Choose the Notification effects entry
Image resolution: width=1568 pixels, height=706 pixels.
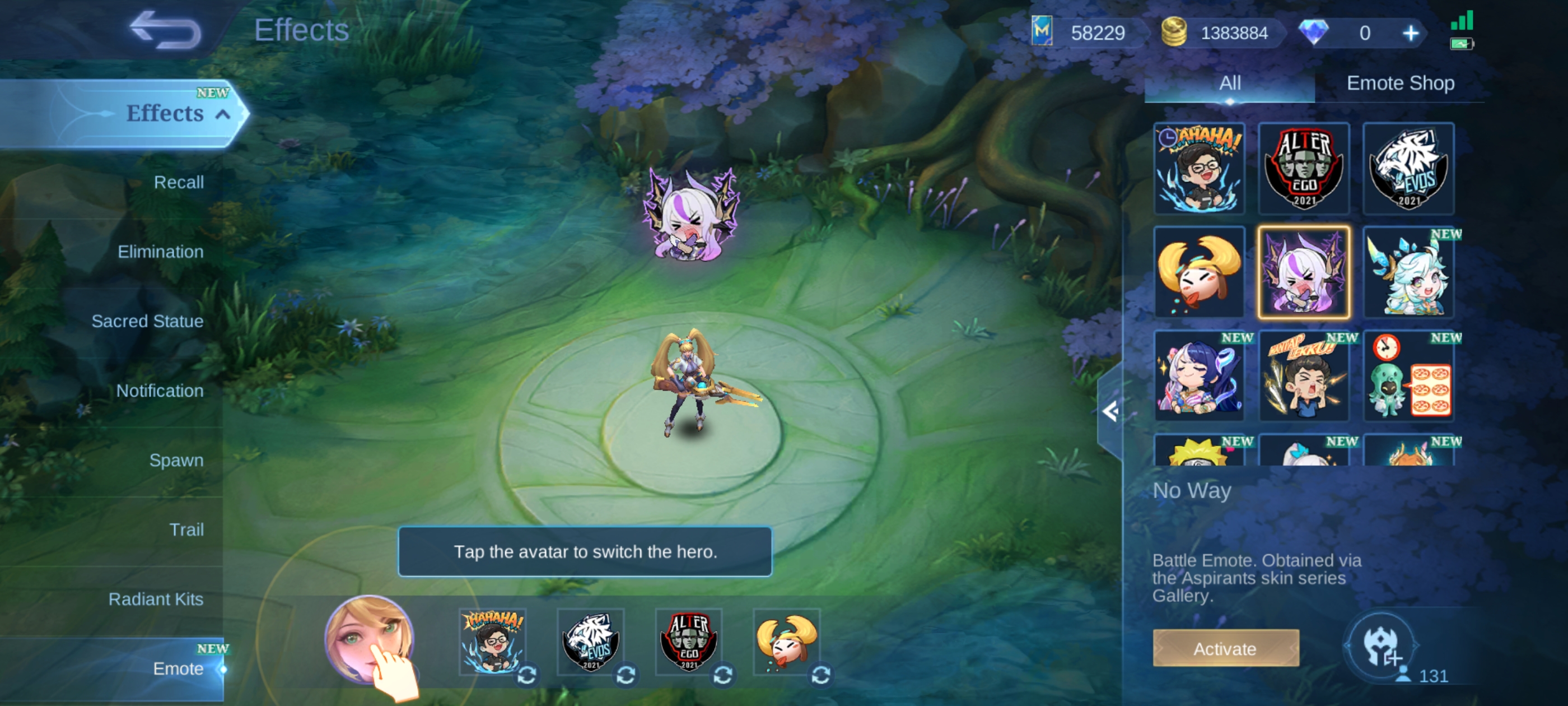[160, 391]
